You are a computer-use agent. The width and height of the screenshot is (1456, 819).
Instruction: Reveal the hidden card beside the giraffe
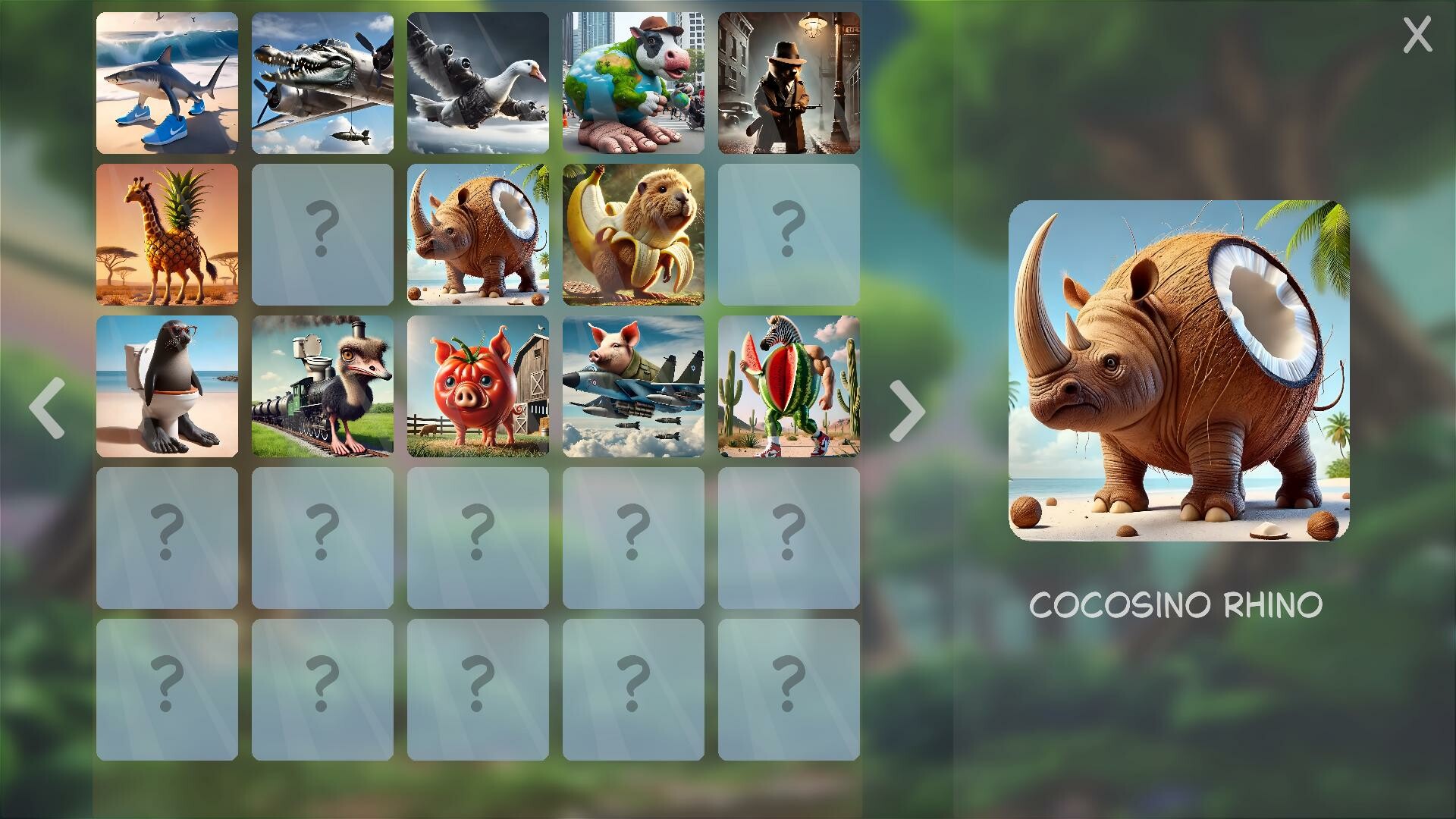click(x=323, y=235)
